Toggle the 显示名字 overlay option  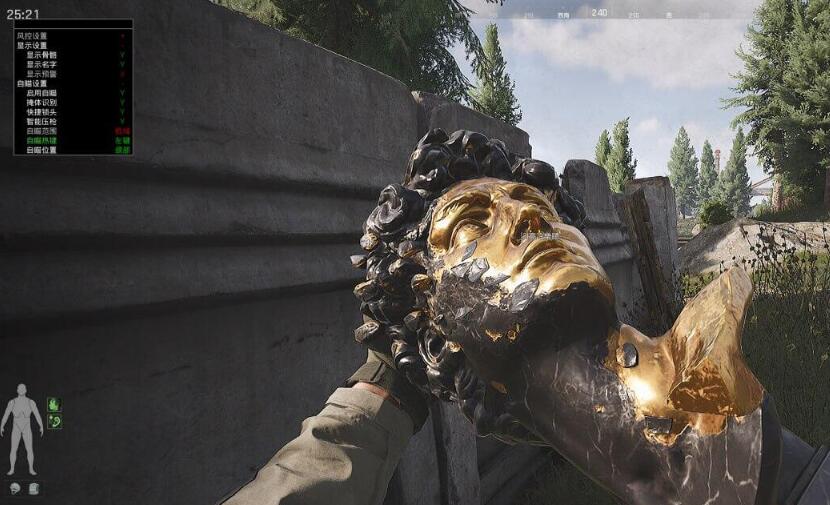pos(42,65)
